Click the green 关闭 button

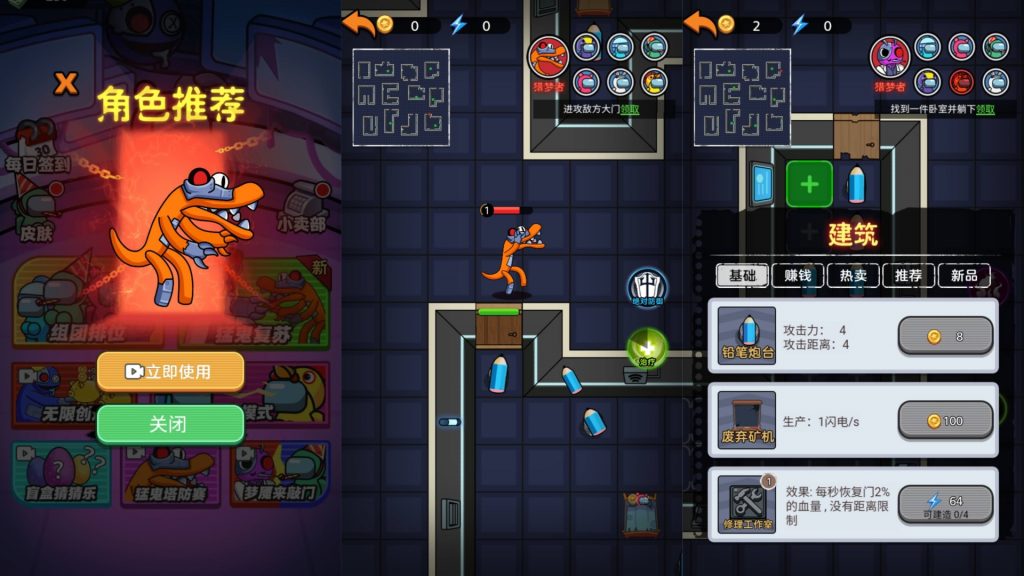(170, 424)
